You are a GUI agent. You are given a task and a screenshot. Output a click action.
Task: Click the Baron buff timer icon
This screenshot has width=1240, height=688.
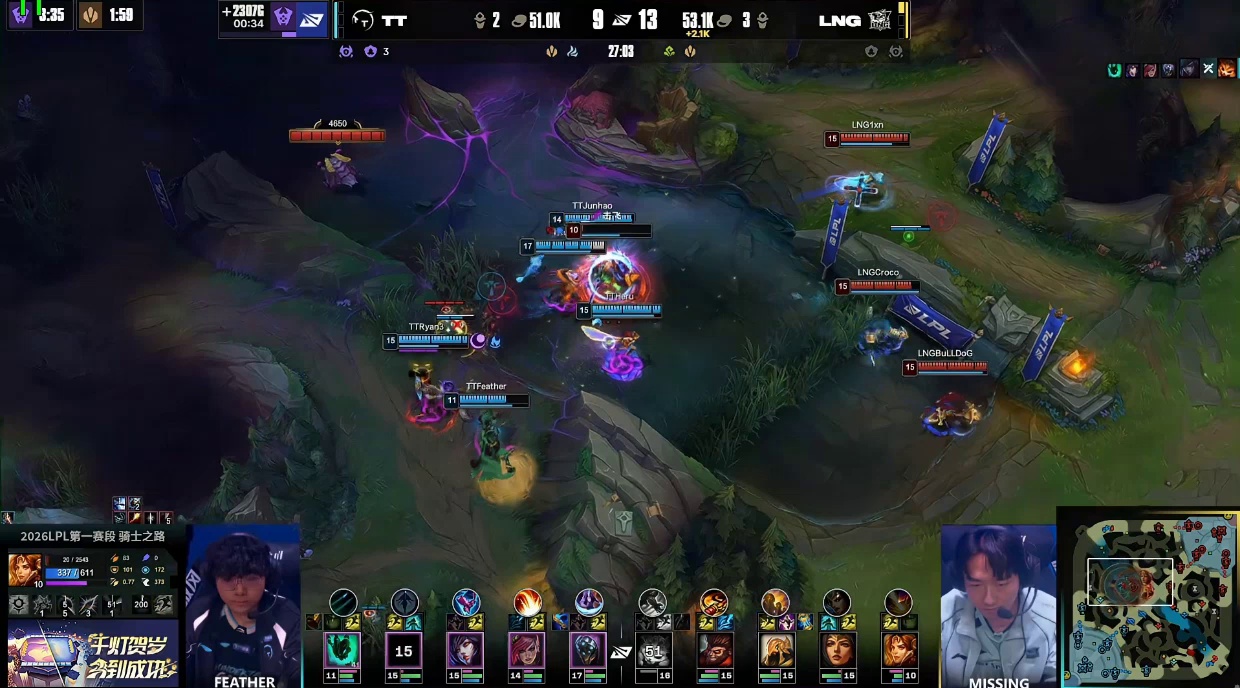(20, 15)
